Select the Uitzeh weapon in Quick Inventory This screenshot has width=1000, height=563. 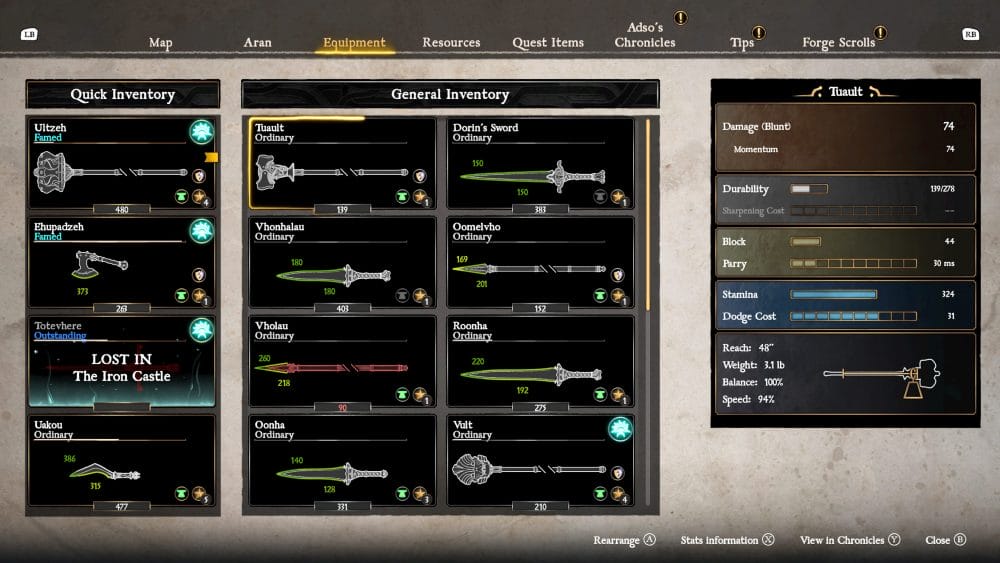coord(123,167)
